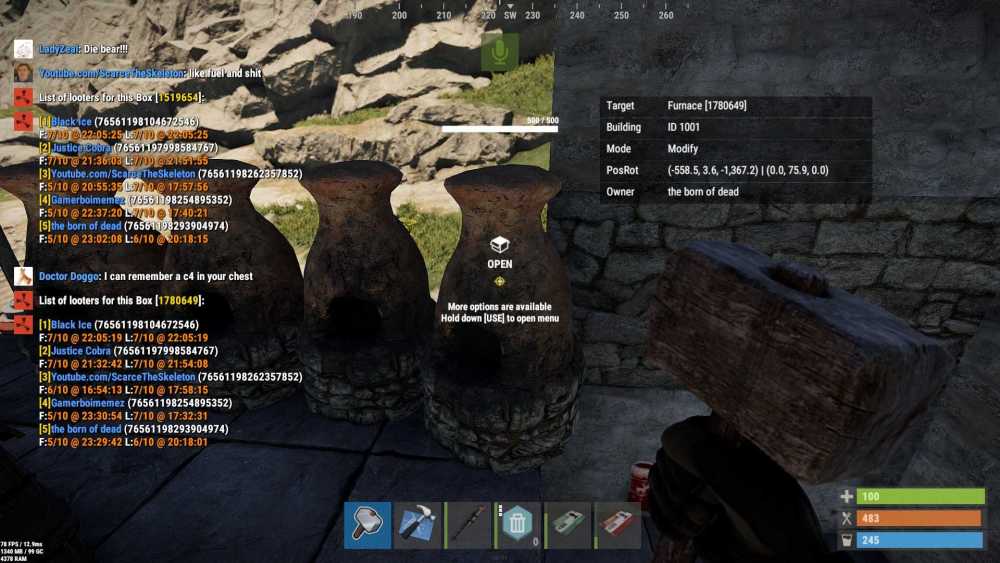Select the hammer hotbar slot
Screen dimensions: 1000x563
click(367, 525)
